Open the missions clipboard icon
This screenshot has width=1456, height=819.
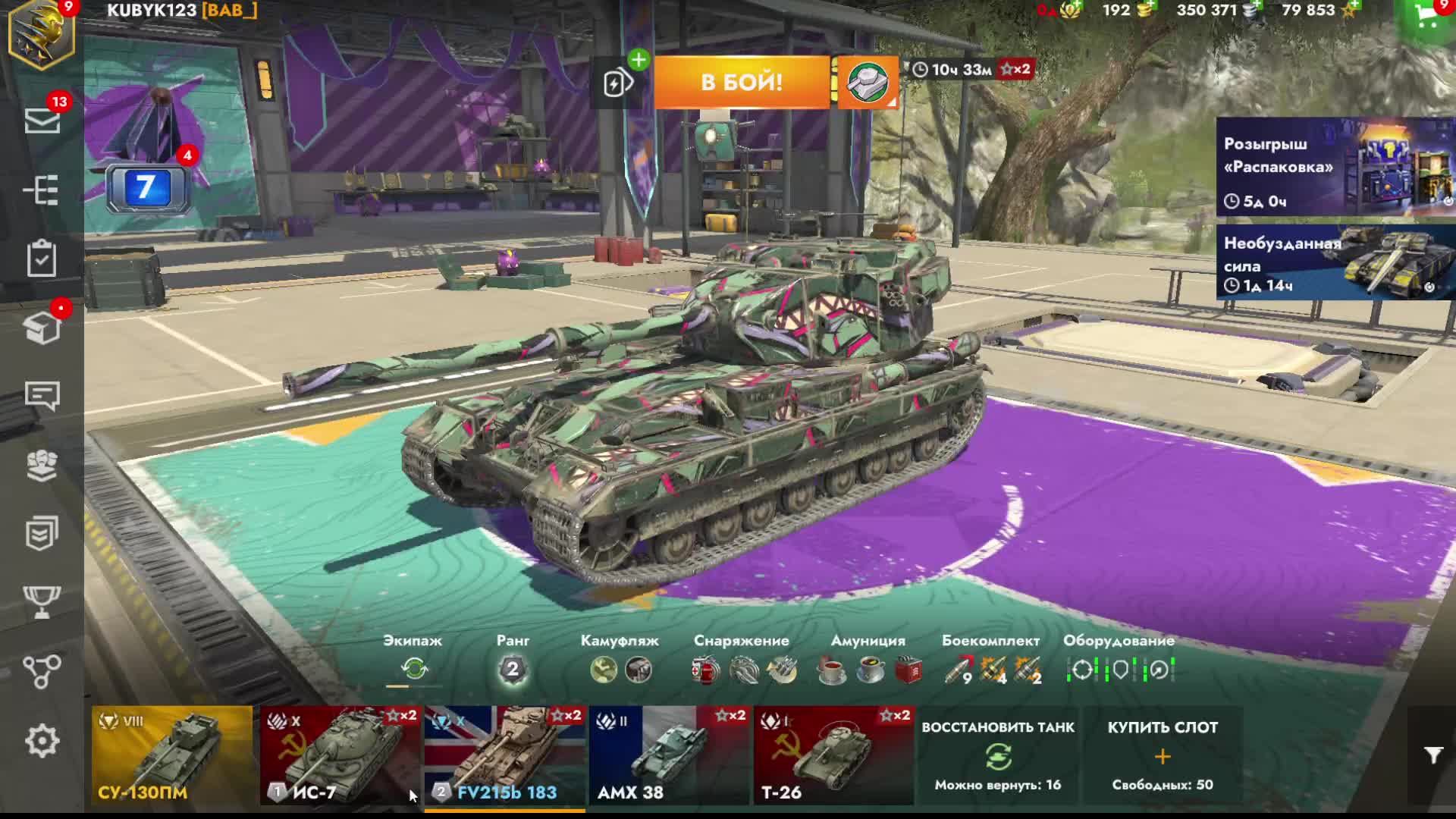coord(42,259)
